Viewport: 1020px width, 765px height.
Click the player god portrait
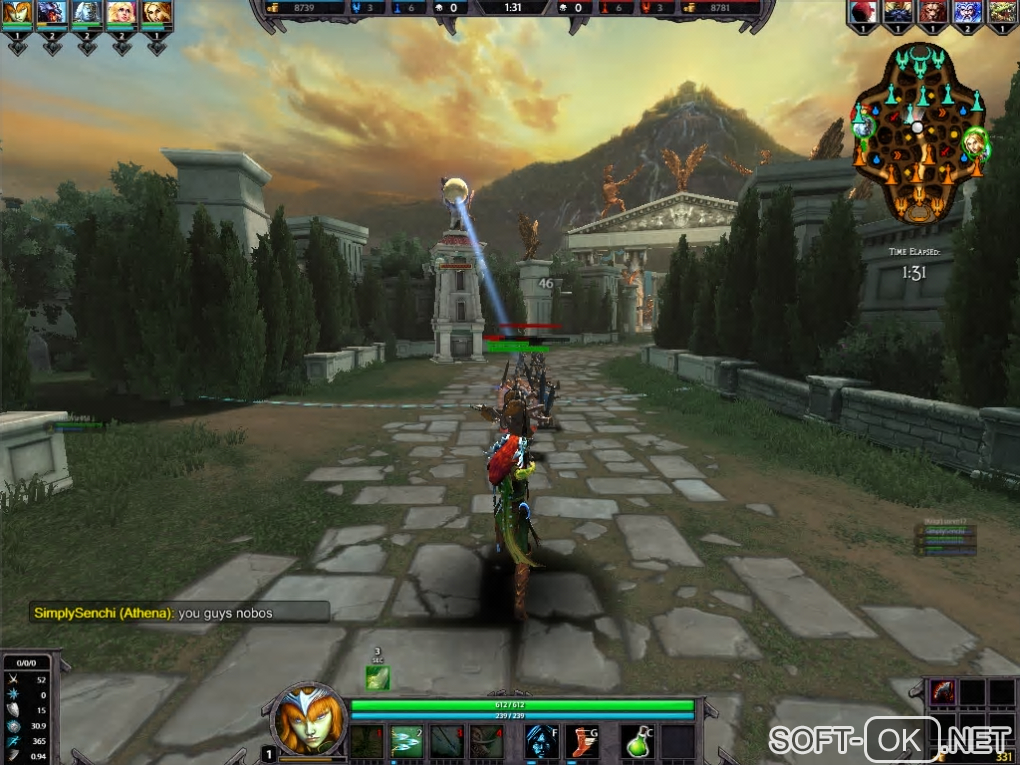(x=303, y=718)
